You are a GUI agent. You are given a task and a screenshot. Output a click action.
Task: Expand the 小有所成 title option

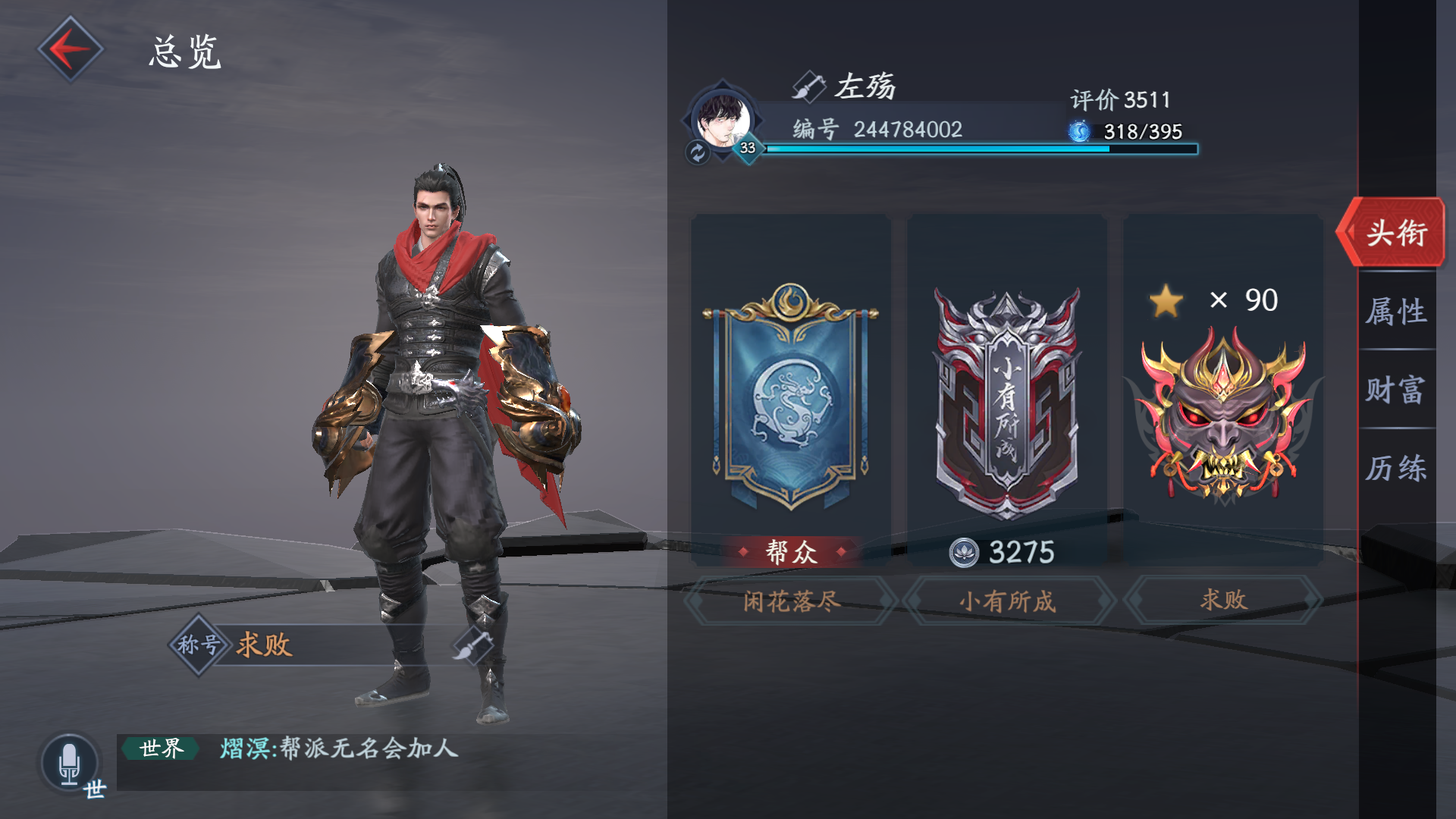pyautogui.click(x=1007, y=599)
